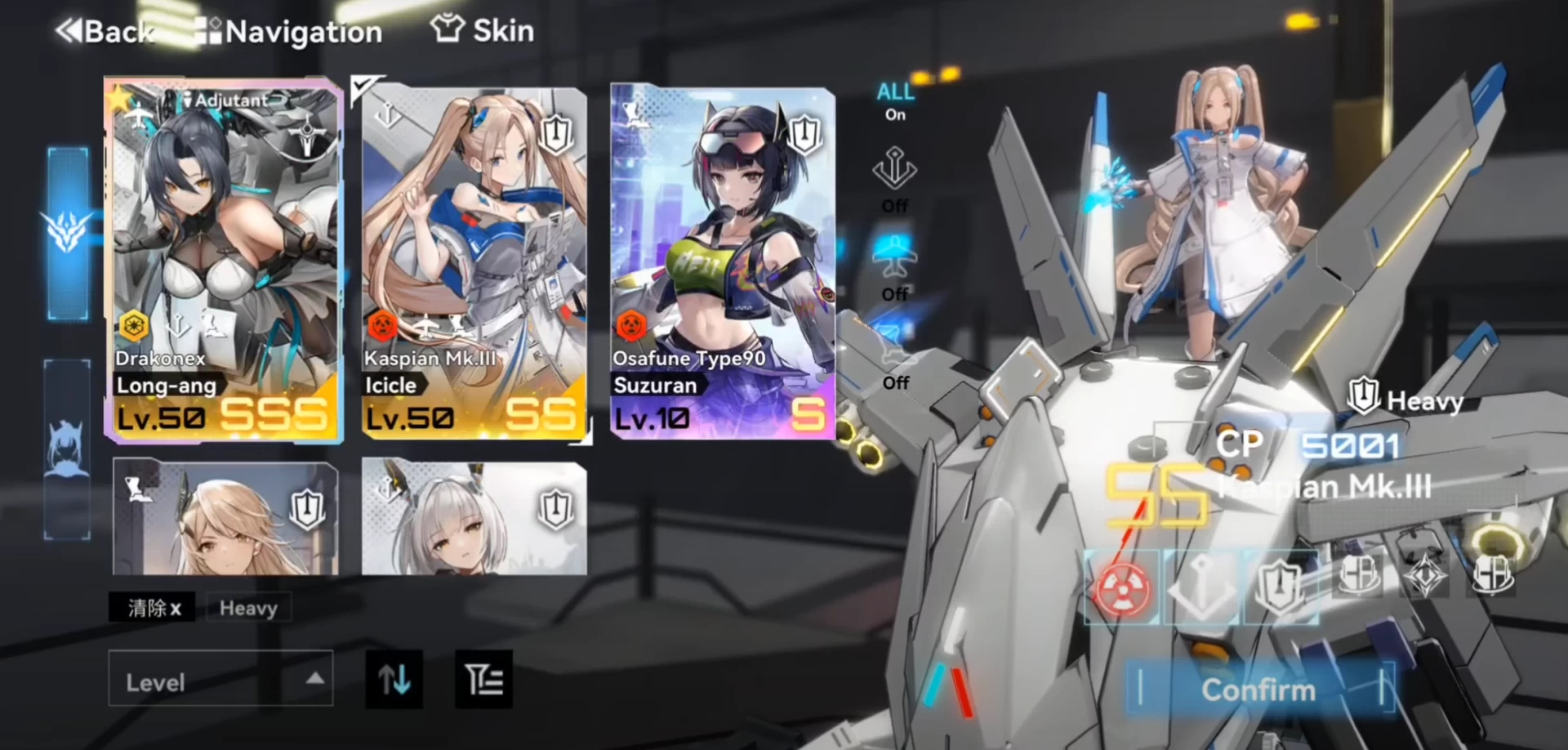Image resolution: width=1568 pixels, height=750 pixels.
Task: Pick the silver-haired character card
Action: (x=474, y=516)
